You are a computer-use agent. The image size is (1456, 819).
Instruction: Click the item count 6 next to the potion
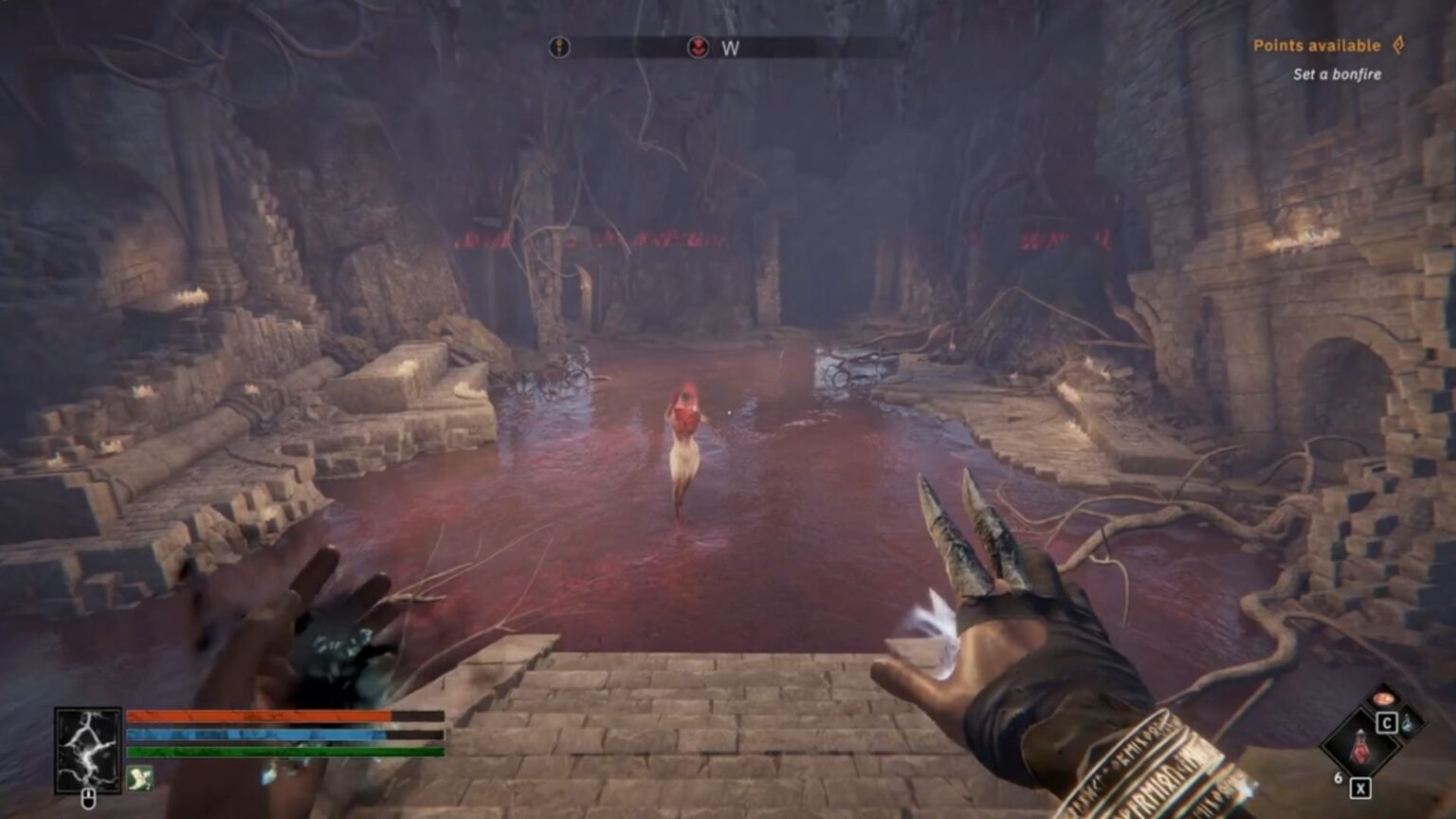[x=1338, y=776]
